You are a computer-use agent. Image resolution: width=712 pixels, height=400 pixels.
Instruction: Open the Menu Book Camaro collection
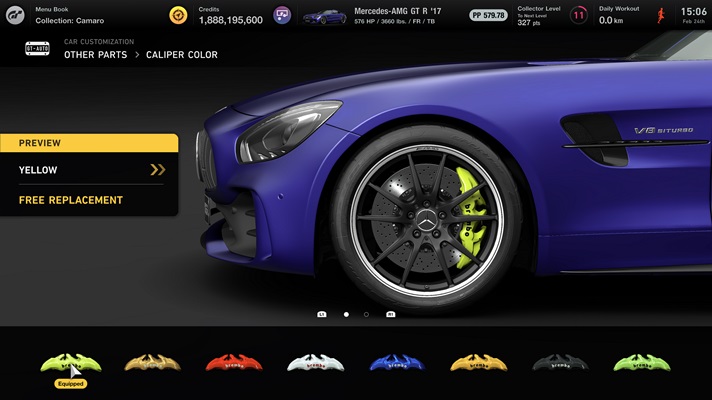pos(70,15)
